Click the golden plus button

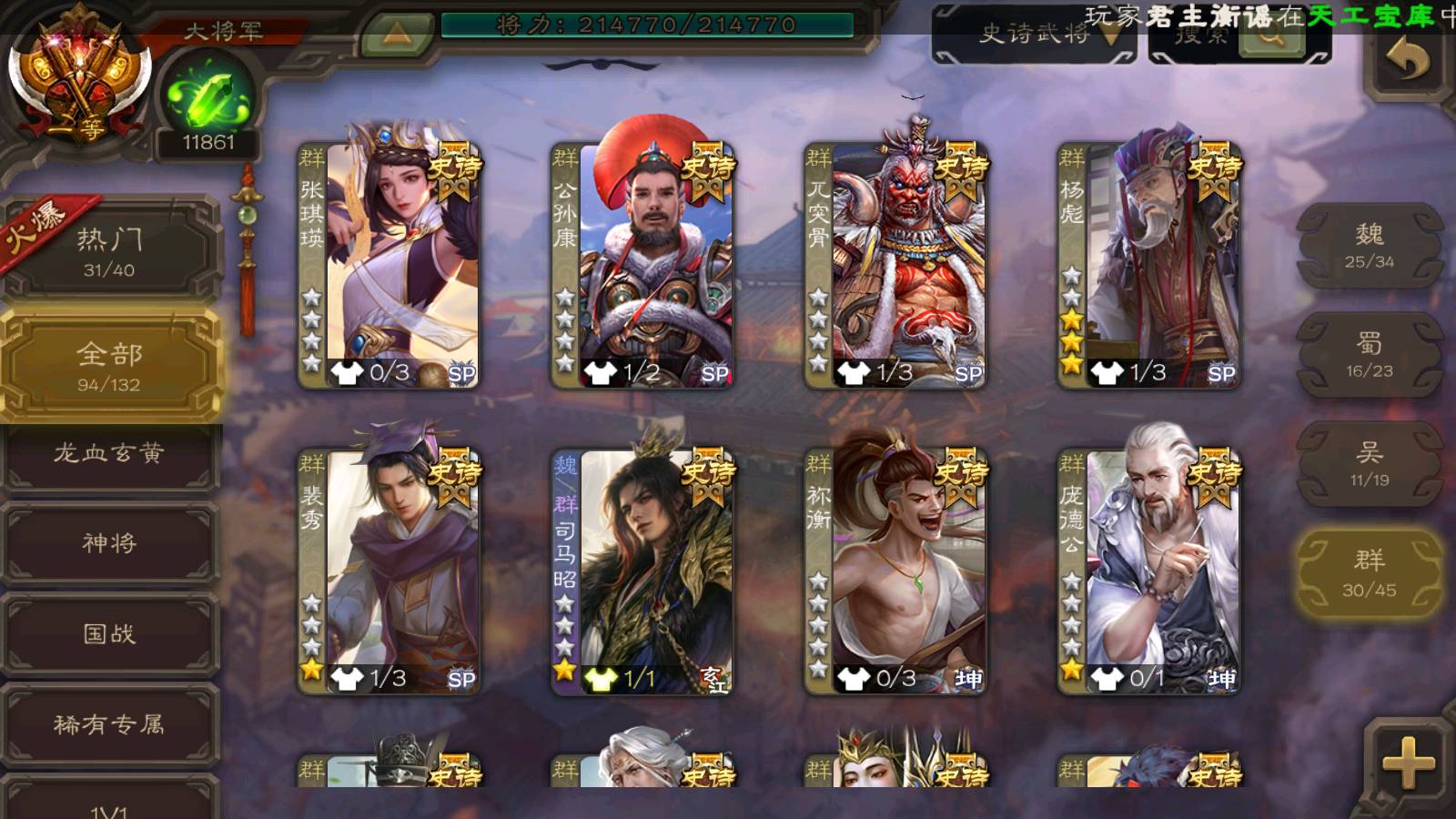[x=1408, y=763]
